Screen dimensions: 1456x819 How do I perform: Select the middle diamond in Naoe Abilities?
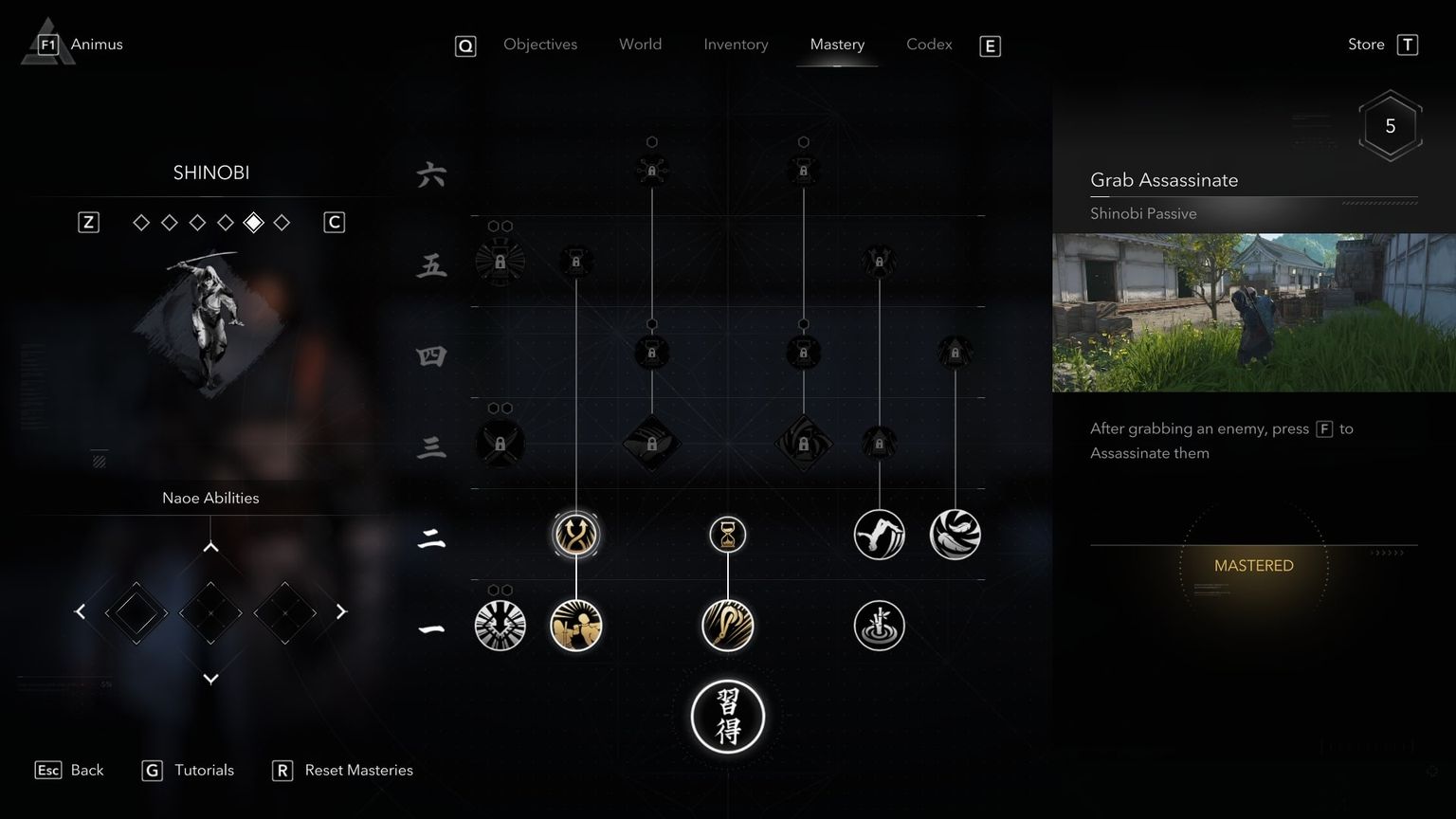pos(210,612)
